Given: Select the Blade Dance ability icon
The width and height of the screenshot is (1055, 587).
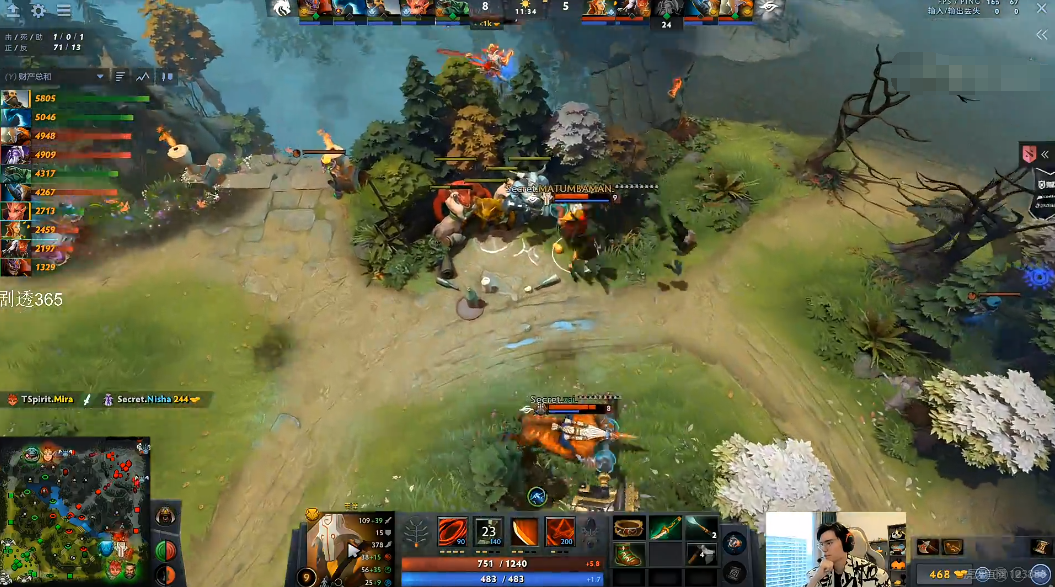Looking at the screenshot, I should pos(524,532).
